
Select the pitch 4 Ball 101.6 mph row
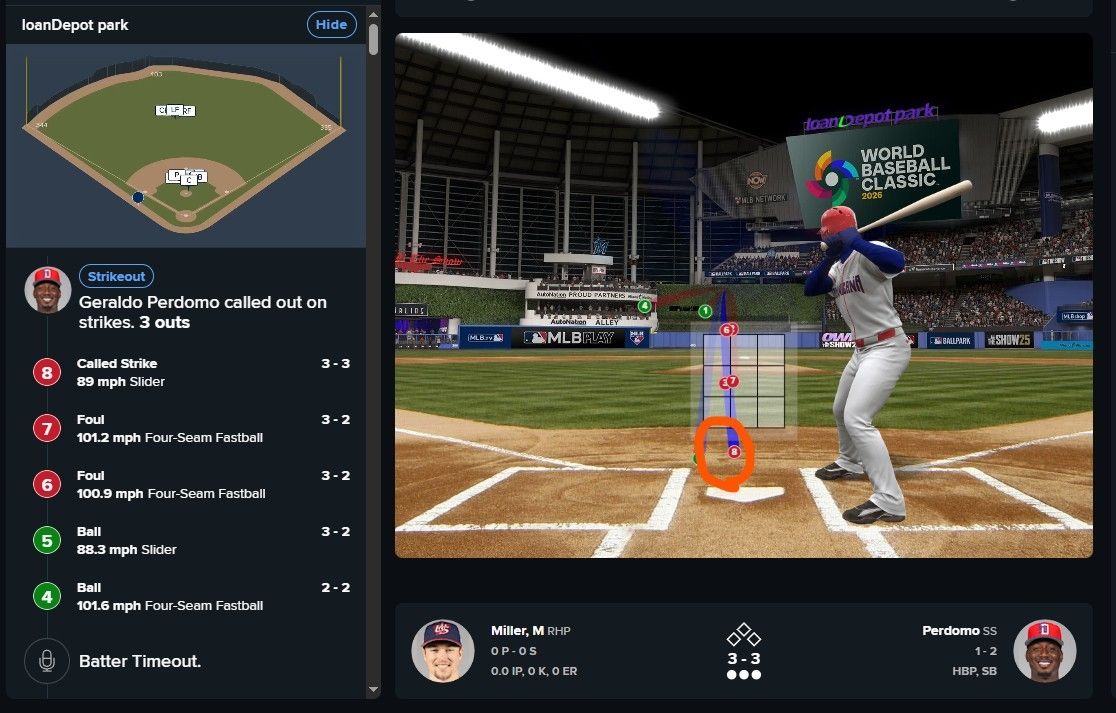pyautogui.click(x=190, y=597)
